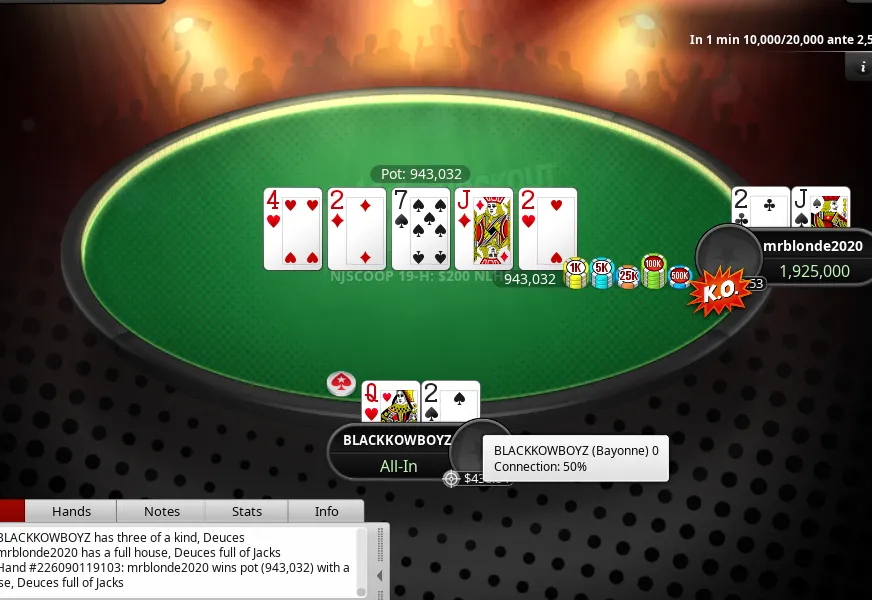The image size is (872, 600).
Task: Switch to the Hands tab
Action: click(x=71, y=511)
